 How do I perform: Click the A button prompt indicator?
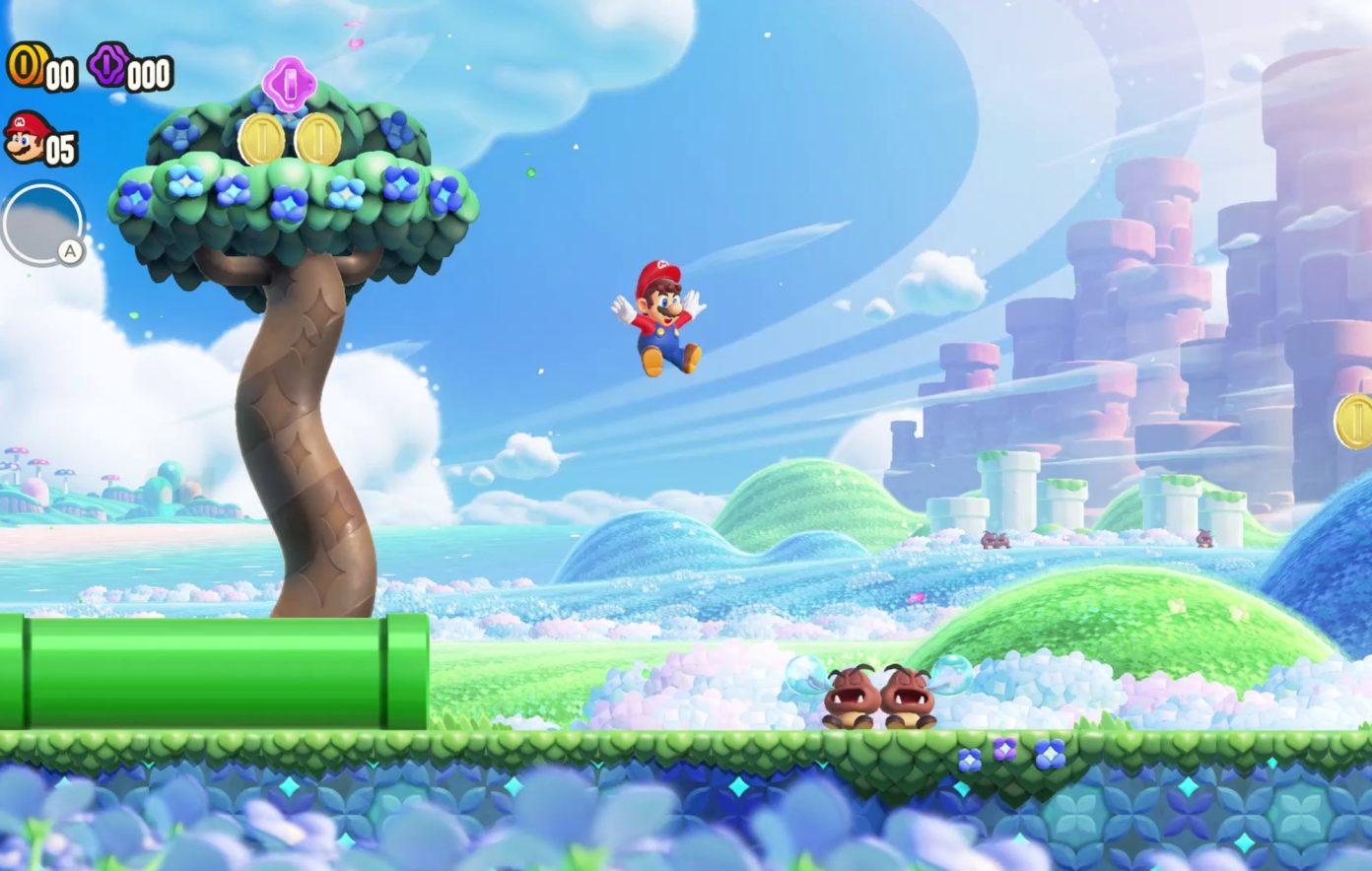[x=67, y=253]
